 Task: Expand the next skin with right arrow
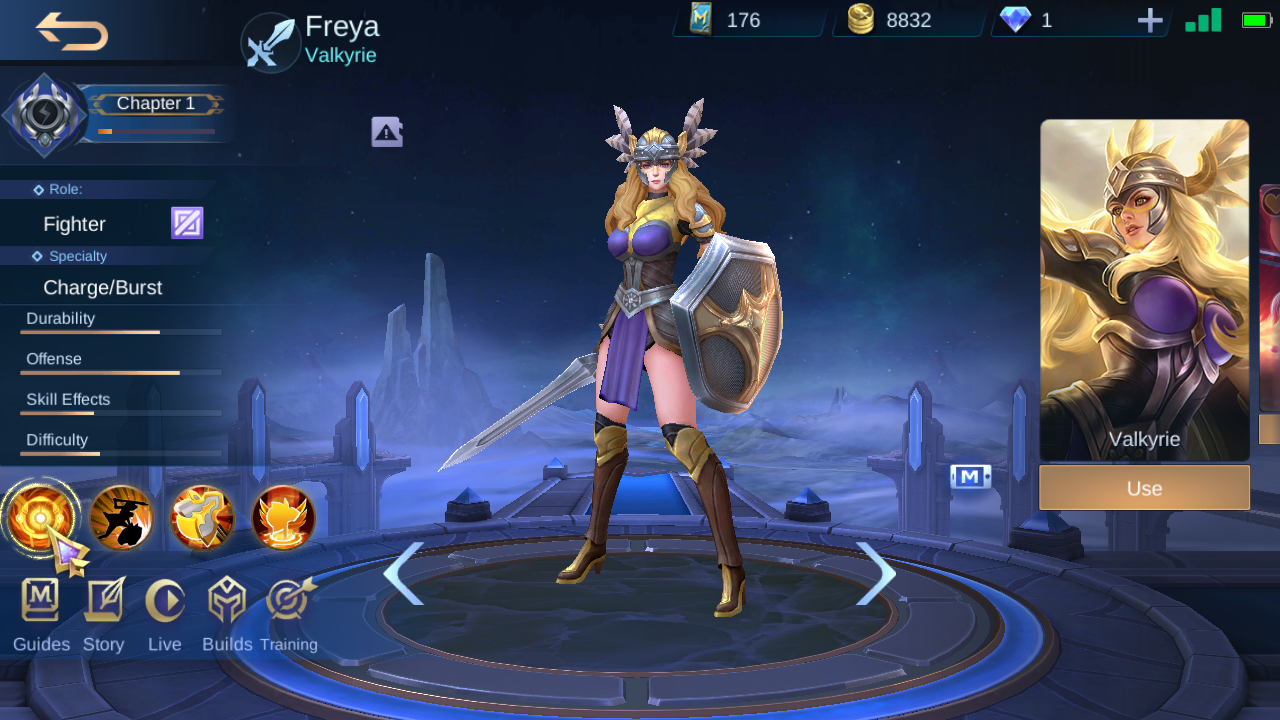coord(874,575)
